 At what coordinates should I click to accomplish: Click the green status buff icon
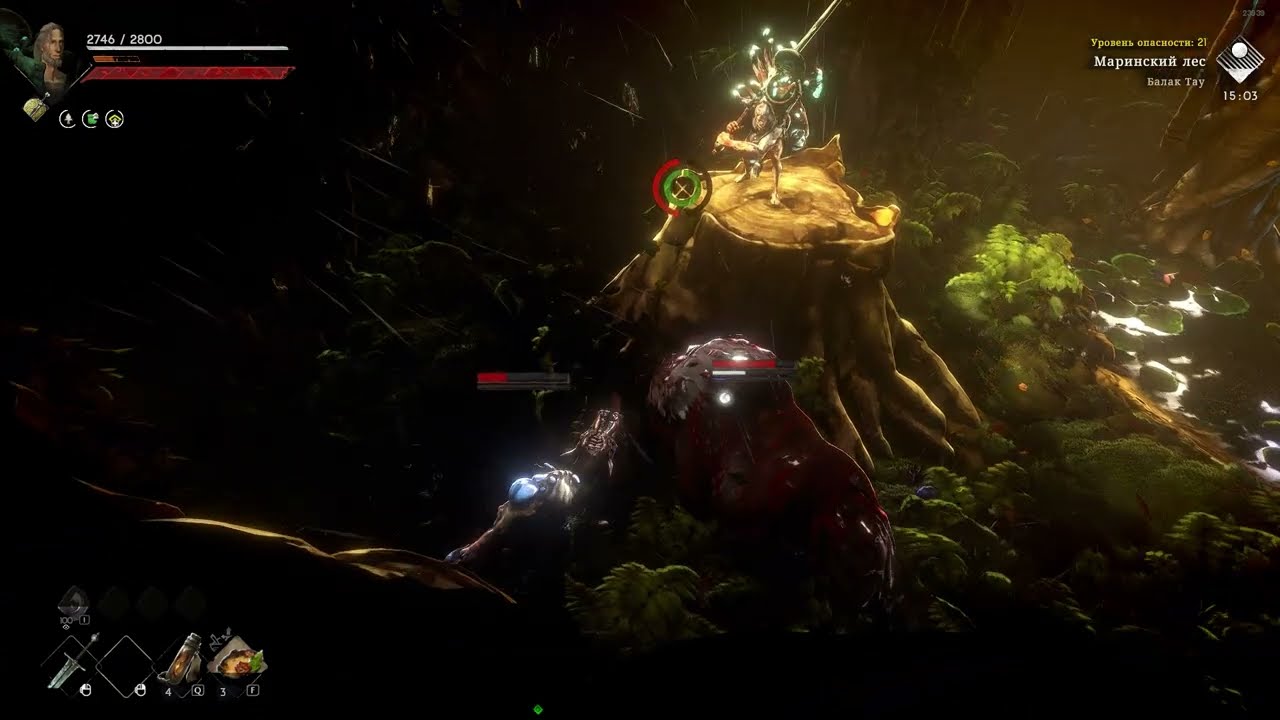(x=91, y=119)
